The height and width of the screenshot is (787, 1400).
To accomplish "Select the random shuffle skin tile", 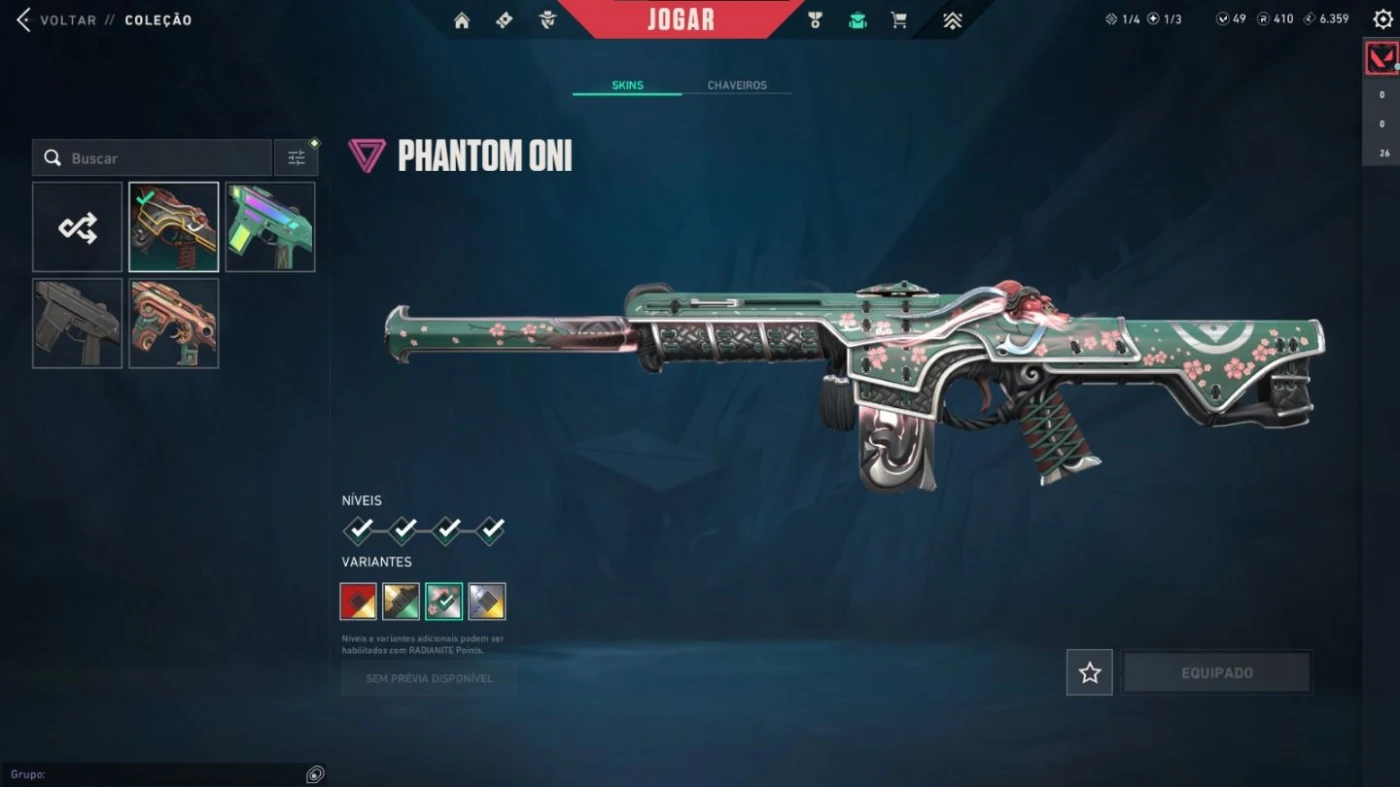I will coord(77,227).
